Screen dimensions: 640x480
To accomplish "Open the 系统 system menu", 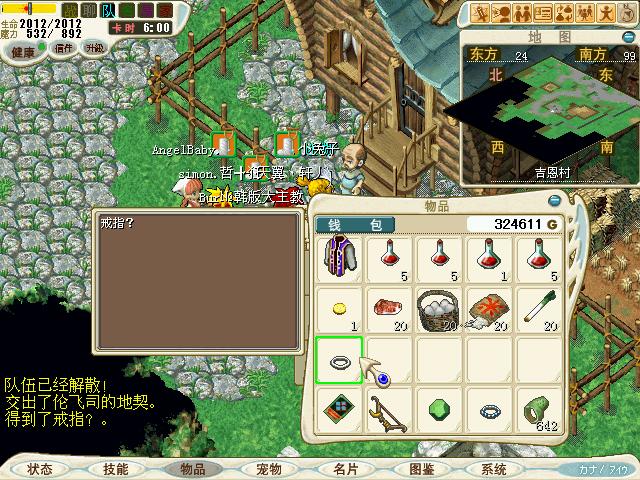I will tap(493, 468).
